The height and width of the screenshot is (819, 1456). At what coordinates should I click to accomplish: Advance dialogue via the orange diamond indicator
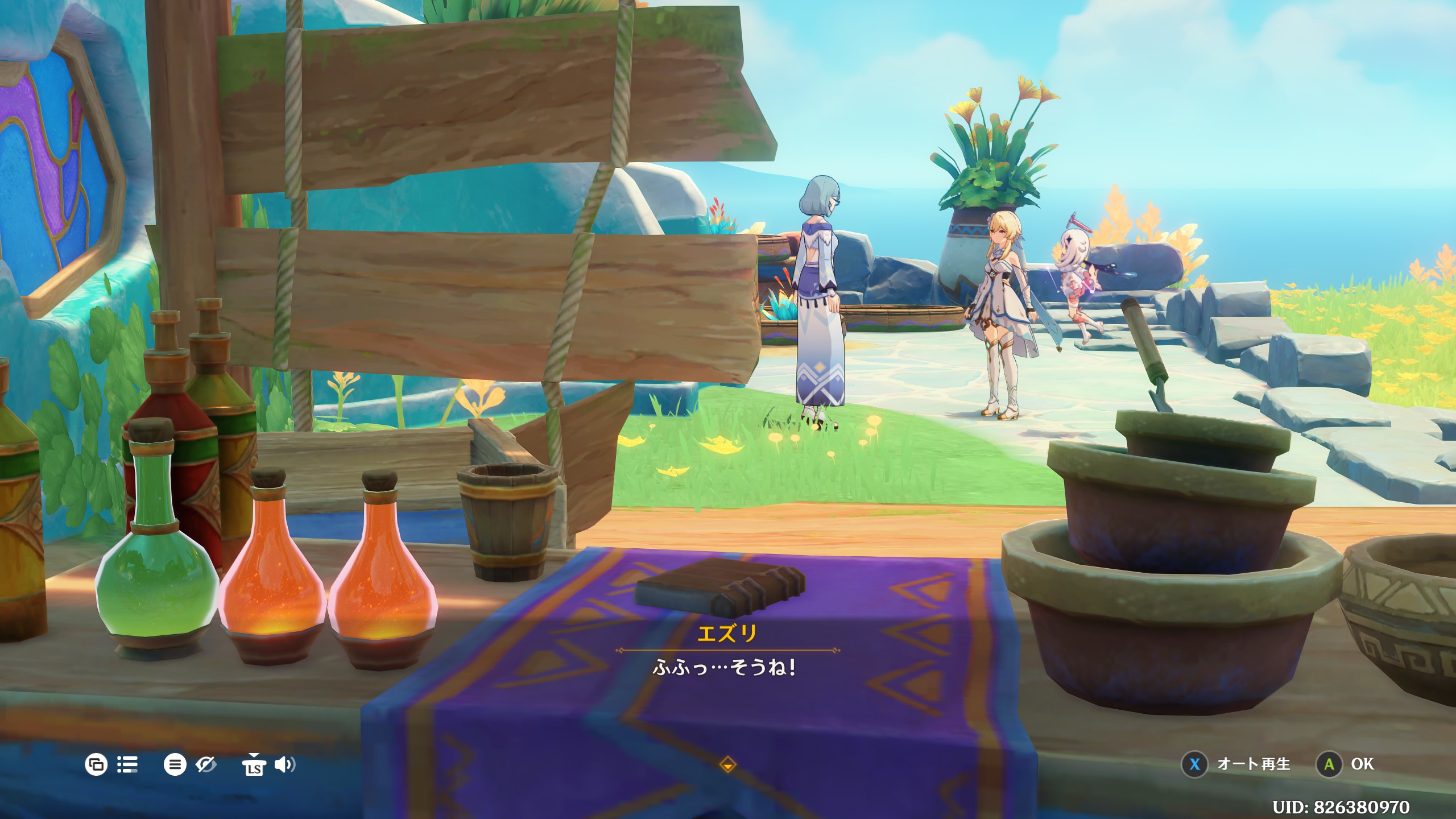pos(727,765)
